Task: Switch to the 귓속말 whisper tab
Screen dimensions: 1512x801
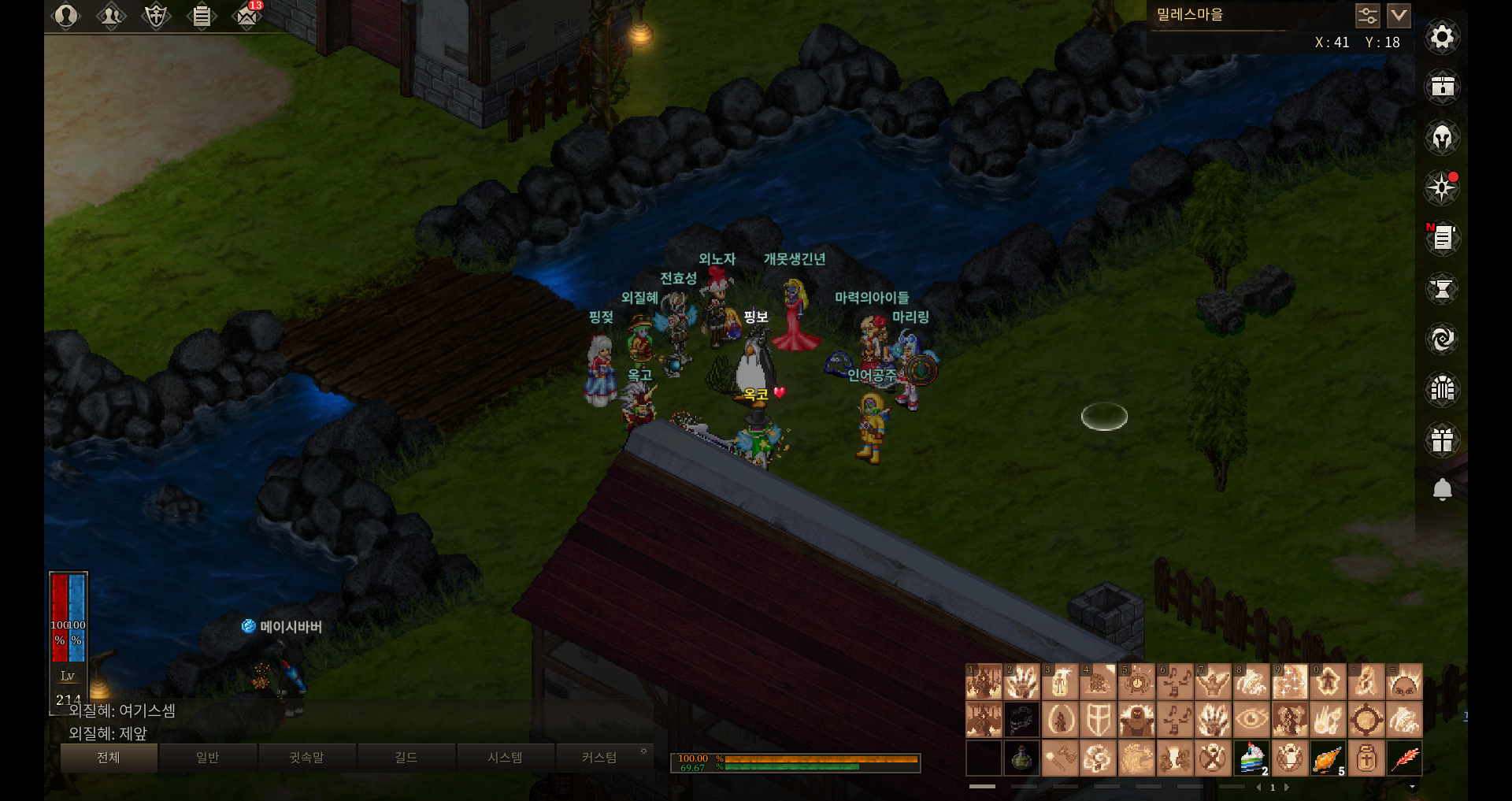Action: pyautogui.click(x=306, y=758)
